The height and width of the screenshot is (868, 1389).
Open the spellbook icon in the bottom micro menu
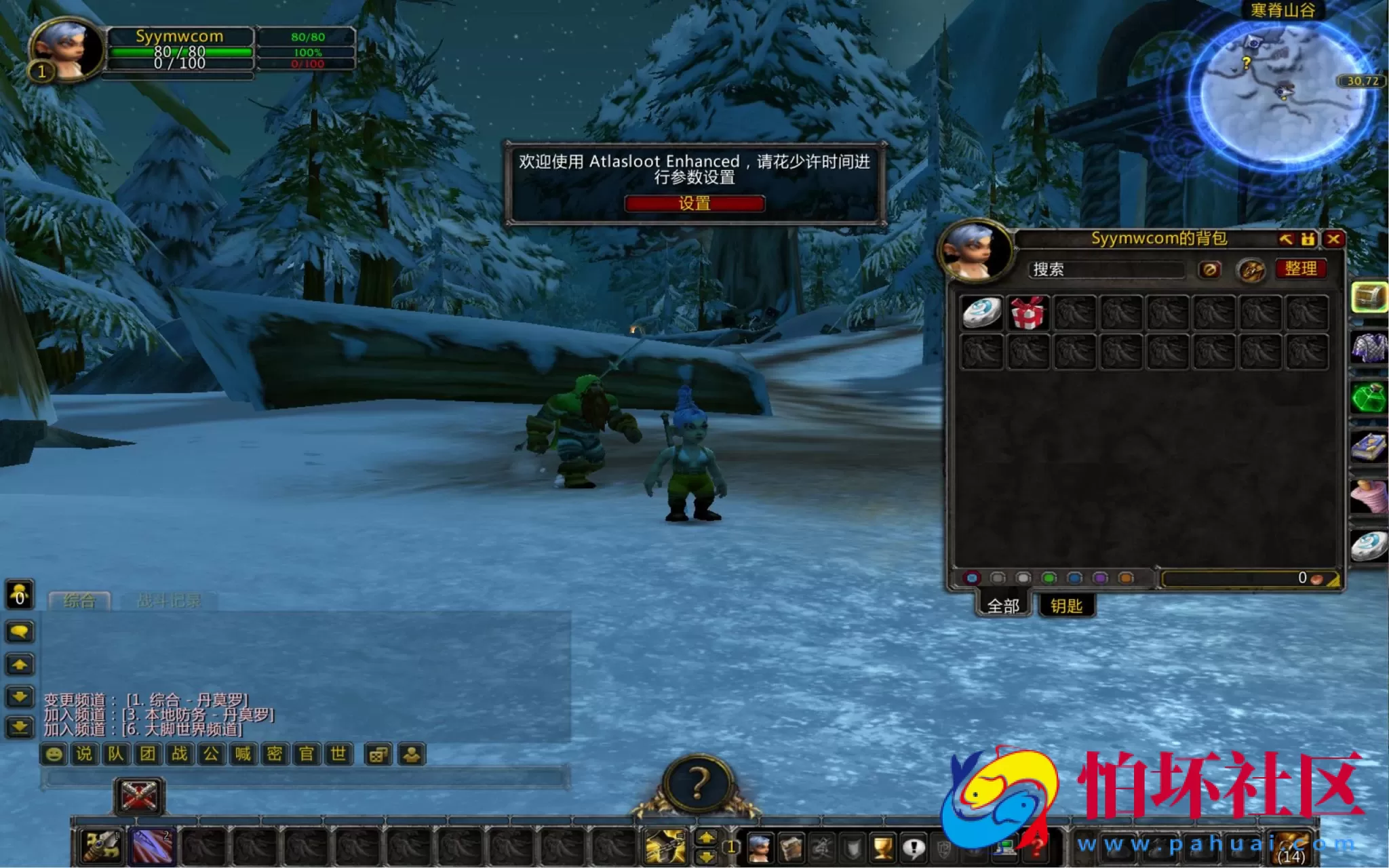coord(790,847)
